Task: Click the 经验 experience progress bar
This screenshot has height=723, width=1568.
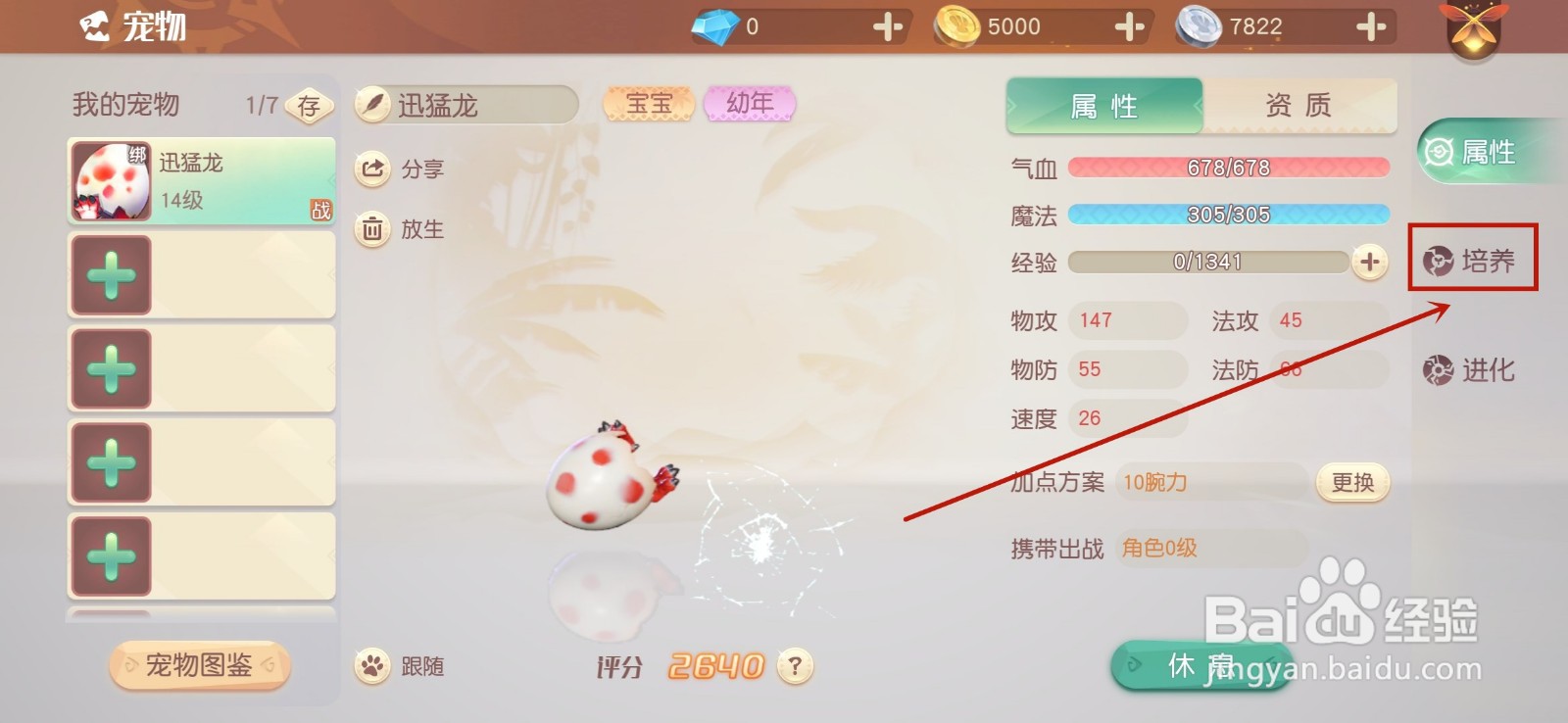Action: coord(1207,262)
